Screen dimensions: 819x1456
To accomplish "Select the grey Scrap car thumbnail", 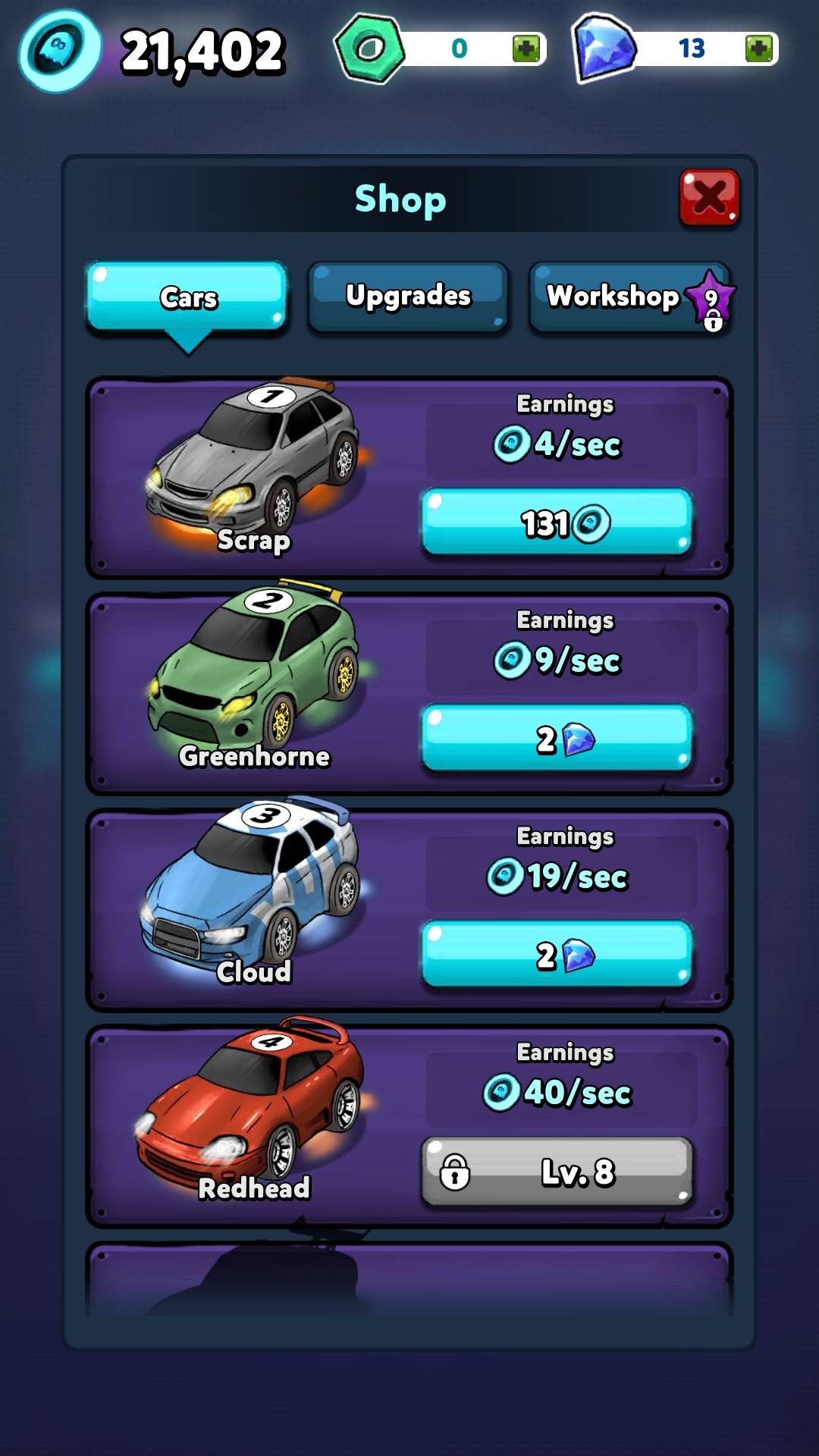I will click(x=254, y=463).
